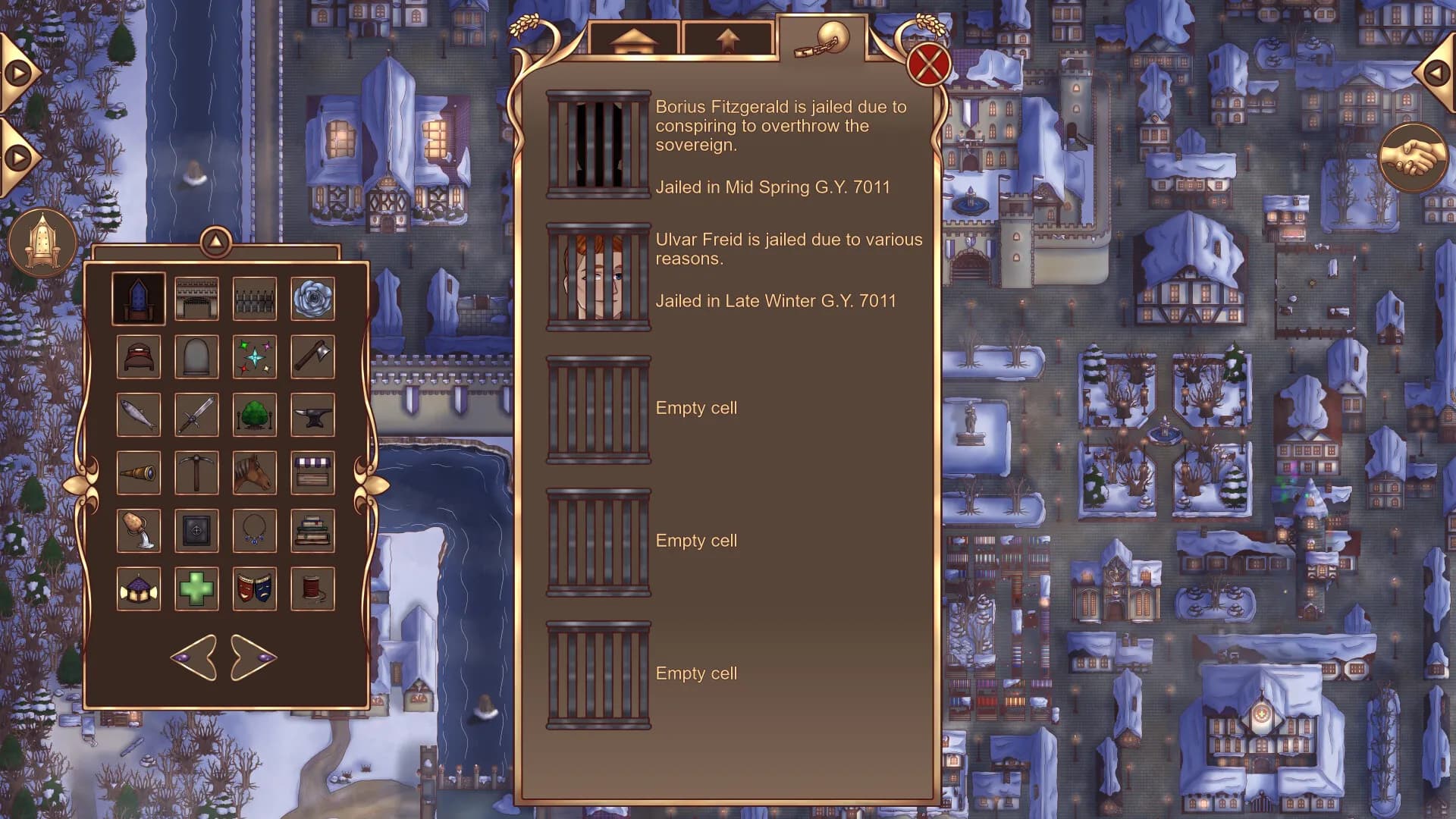Choose the fish icon in build menu
Viewport: 1456px width, 819px height.
pyautogui.click(x=139, y=414)
